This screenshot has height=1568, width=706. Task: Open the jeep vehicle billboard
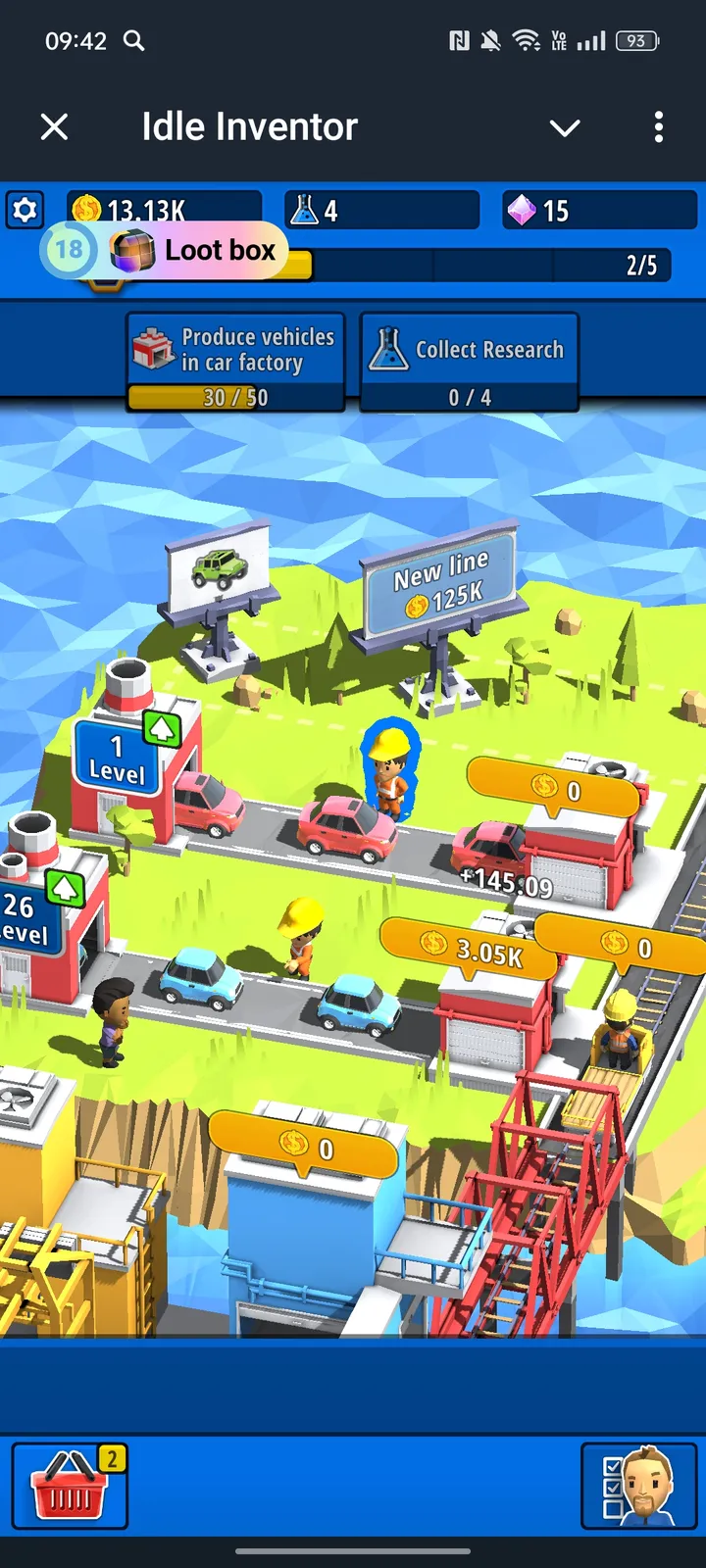tap(219, 568)
